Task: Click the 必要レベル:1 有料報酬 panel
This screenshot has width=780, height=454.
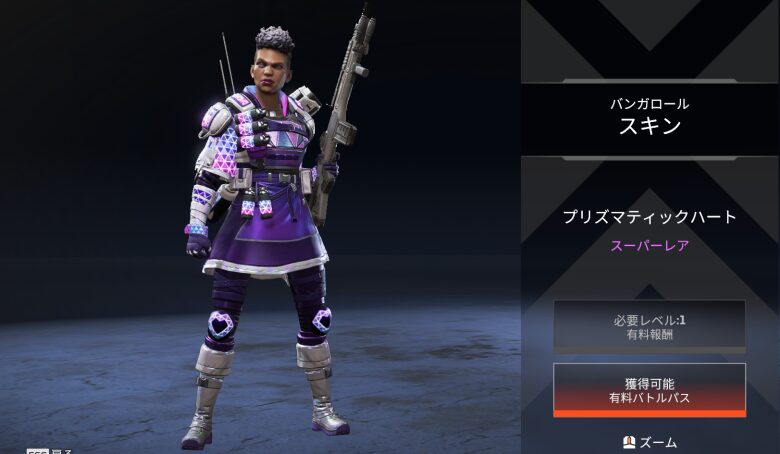Action: click(649, 326)
